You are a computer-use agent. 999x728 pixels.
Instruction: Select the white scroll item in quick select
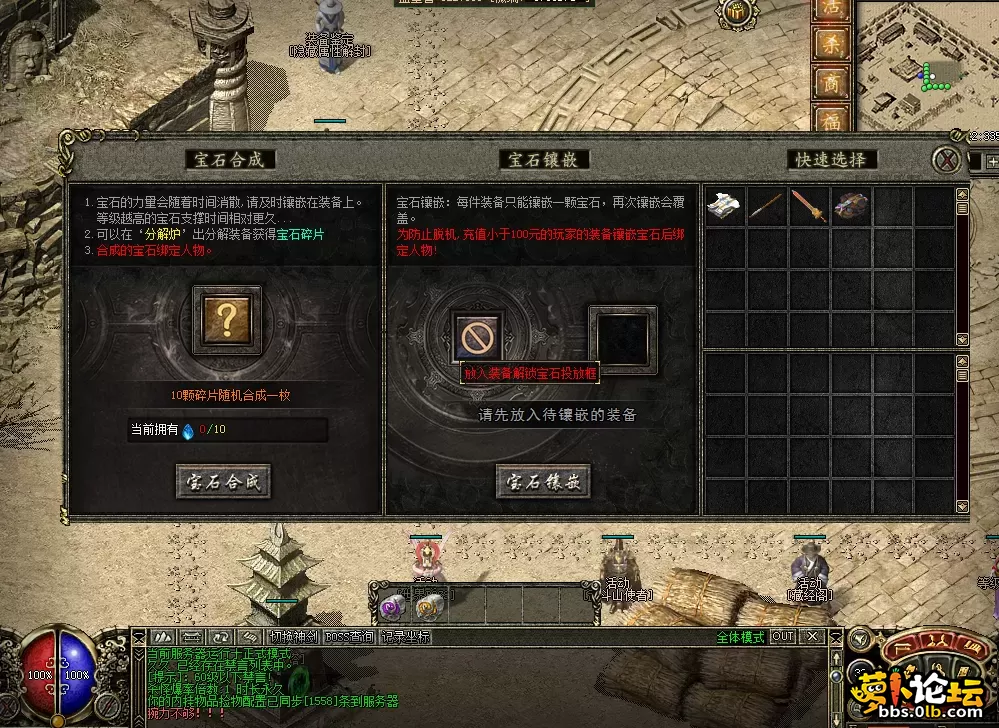(x=725, y=206)
